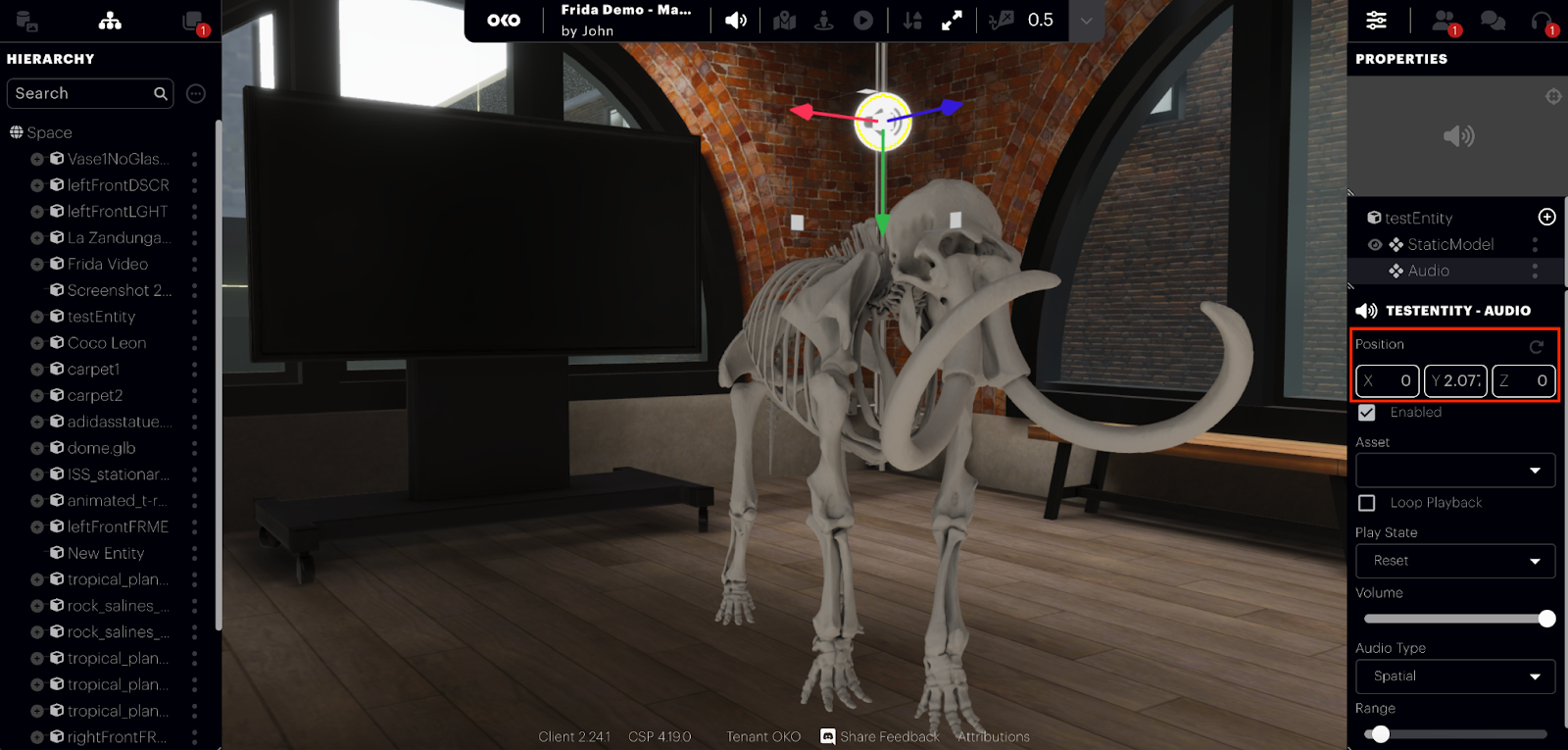Toggle the speaker mute icon in top bar
Image resolution: width=1568 pixels, height=750 pixels.
[x=736, y=21]
